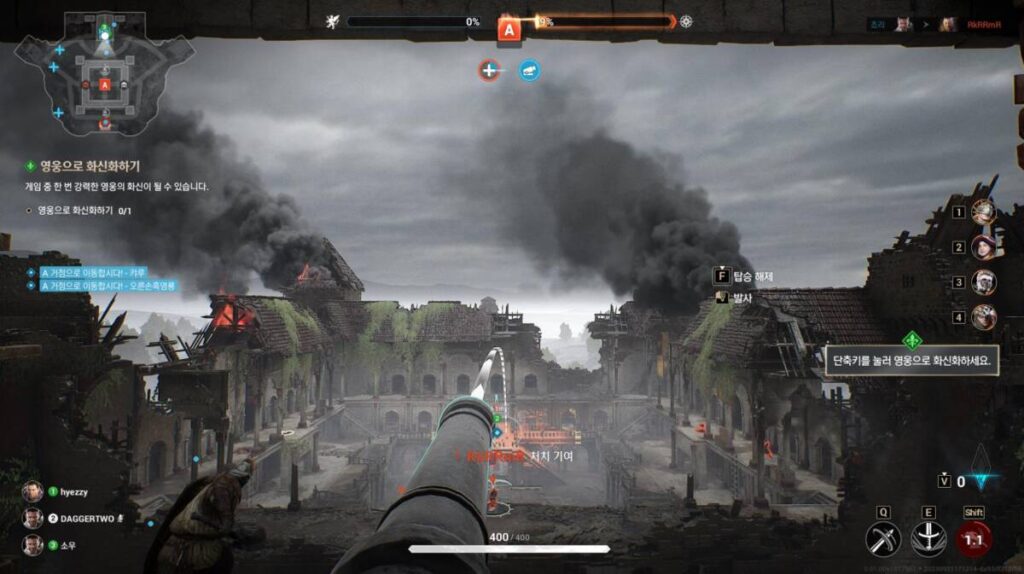Click the hero incarnation tooltip message
The image size is (1024, 574).
911,362
